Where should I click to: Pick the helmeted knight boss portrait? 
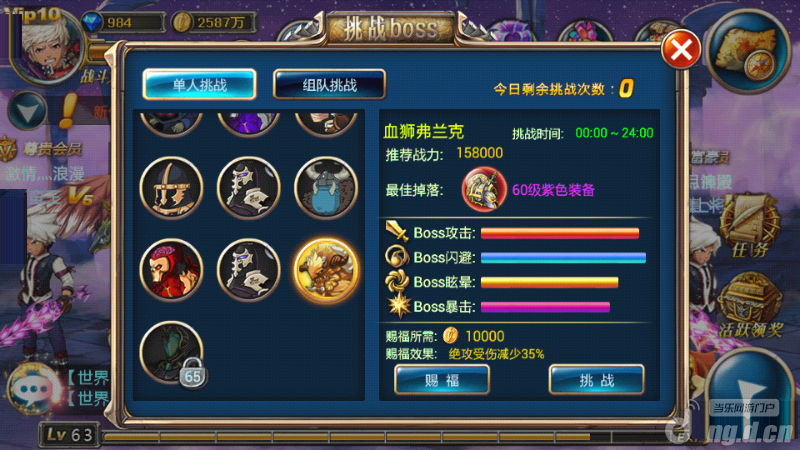click(171, 187)
